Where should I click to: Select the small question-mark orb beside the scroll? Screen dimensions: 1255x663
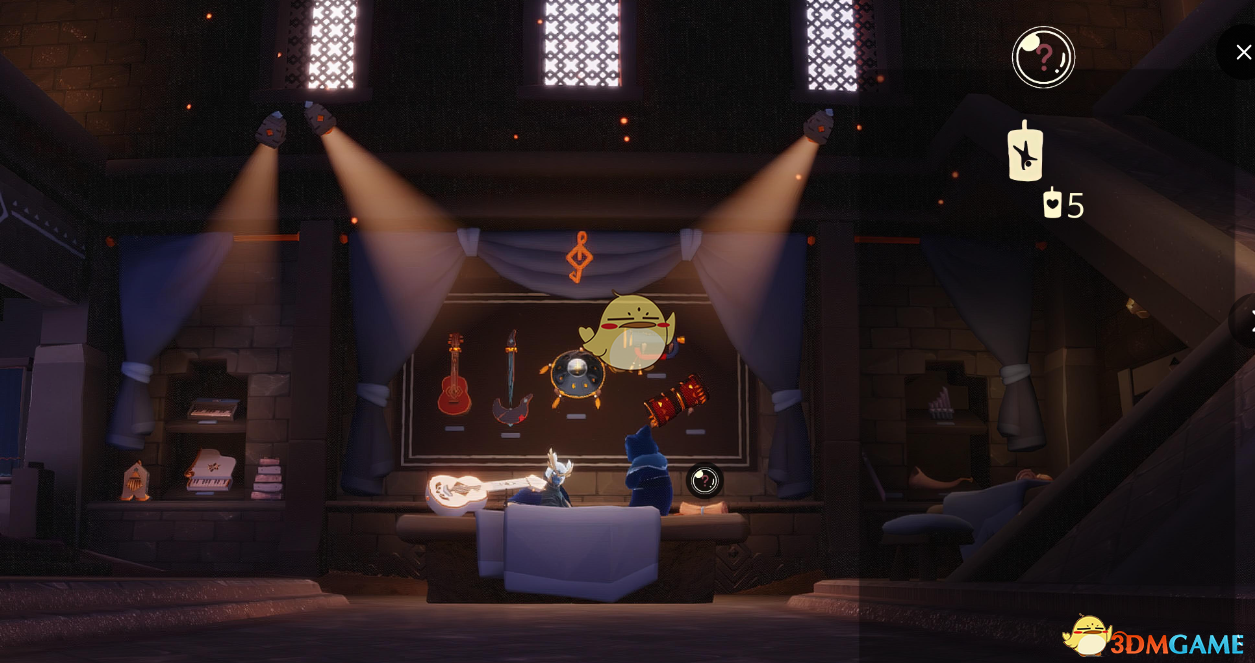click(705, 480)
